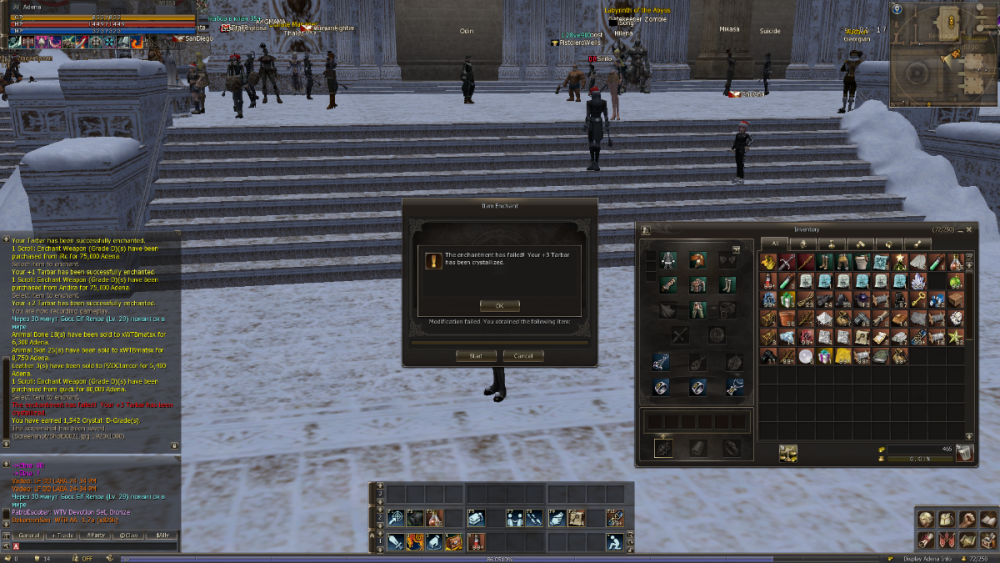Select the equipped chest armor slot

[695, 284]
